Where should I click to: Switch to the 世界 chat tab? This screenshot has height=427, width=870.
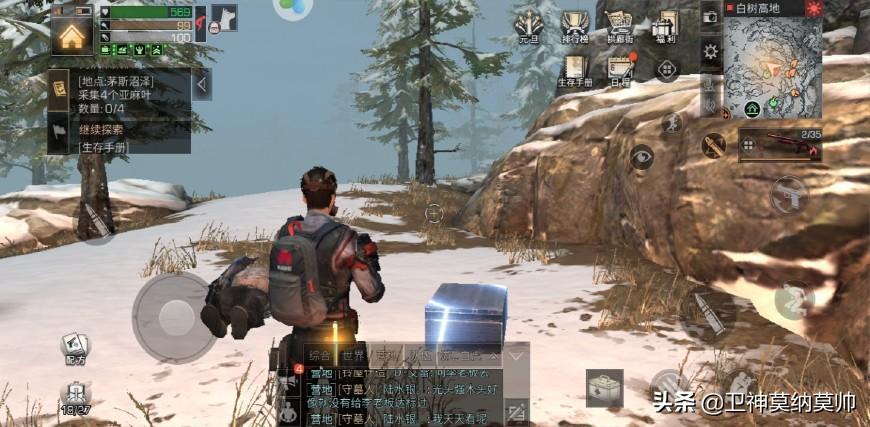click(353, 356)
